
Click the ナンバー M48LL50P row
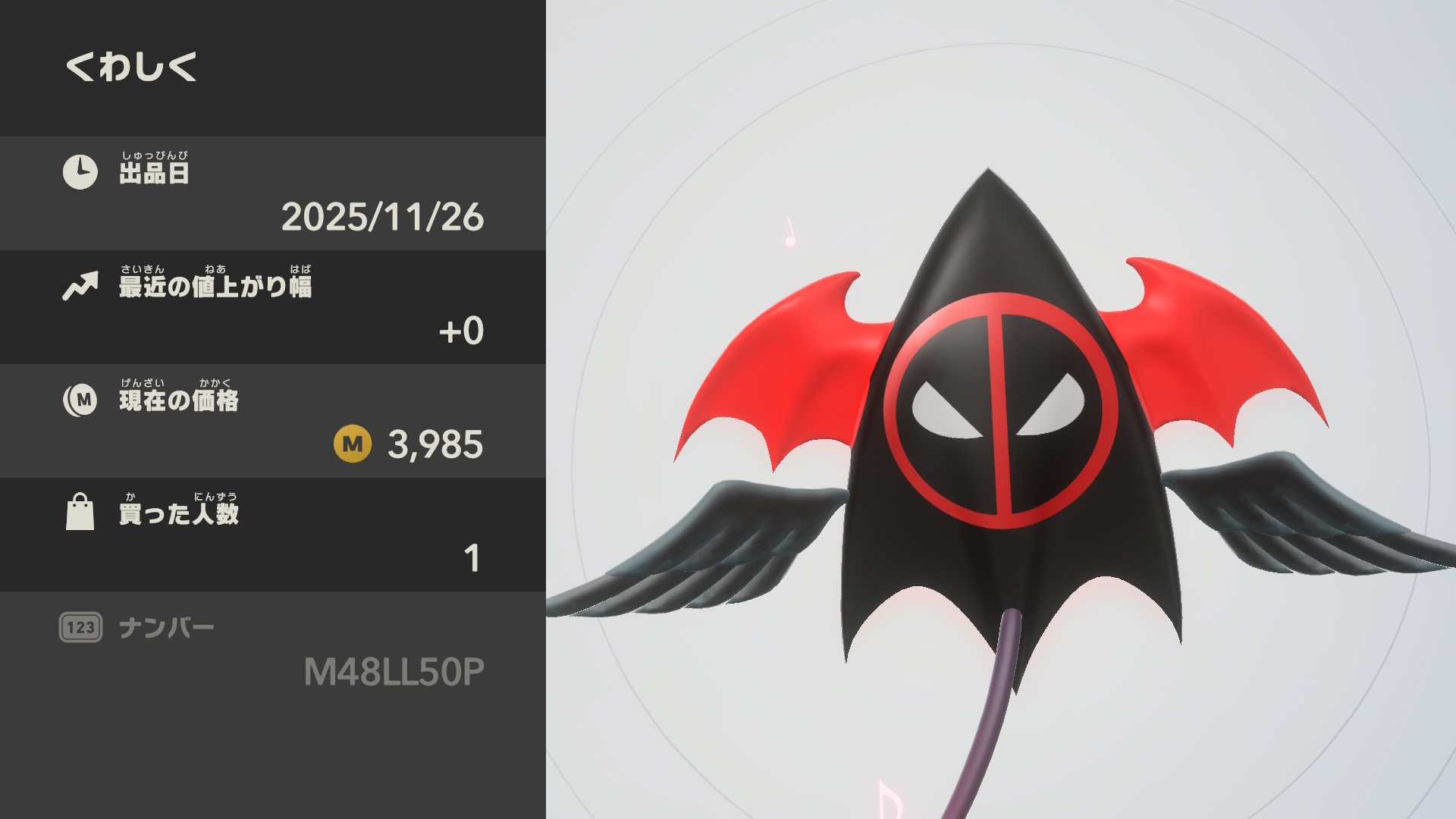coord(273,650)
